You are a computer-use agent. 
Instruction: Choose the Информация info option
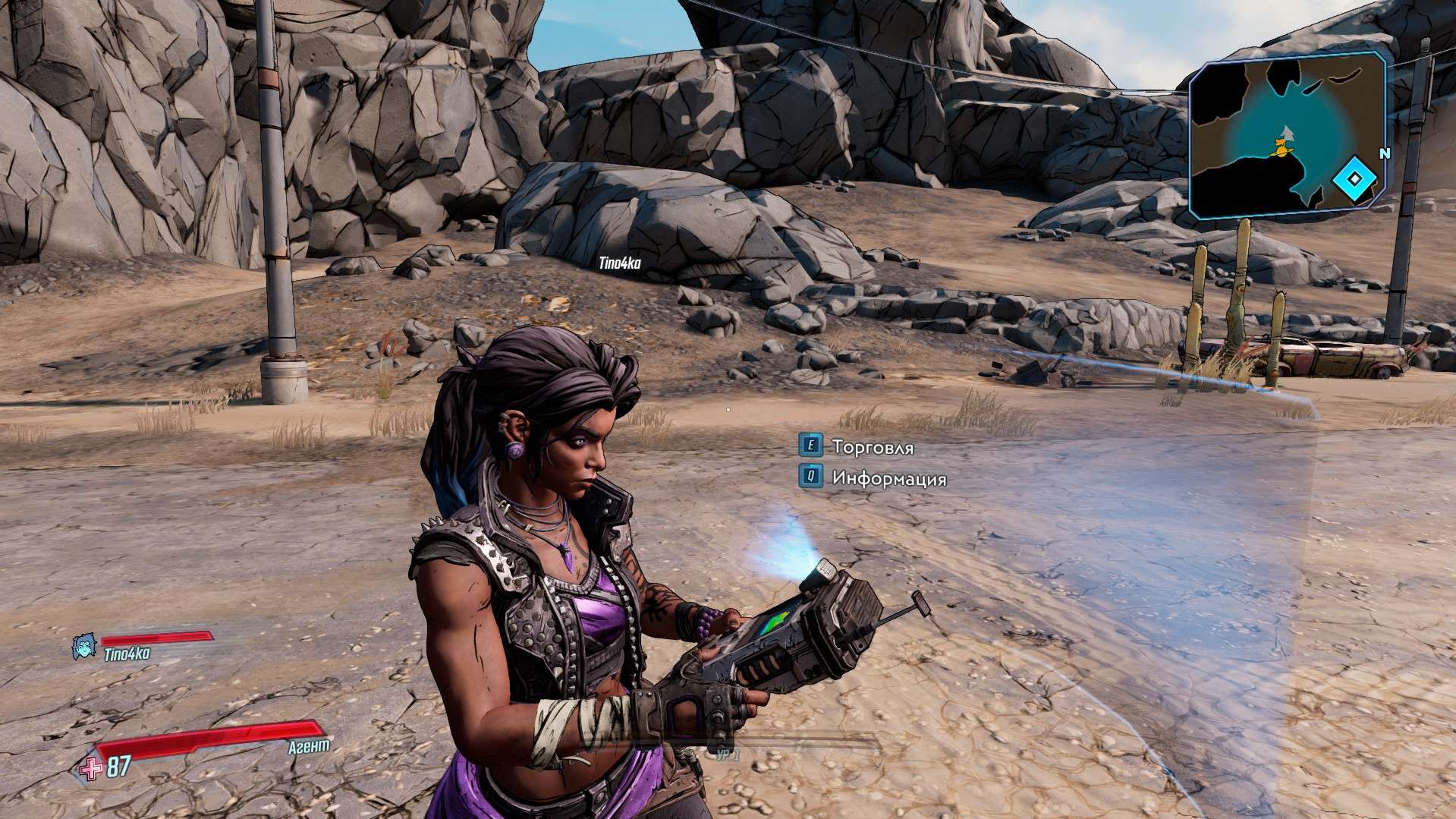coord(888,478)
